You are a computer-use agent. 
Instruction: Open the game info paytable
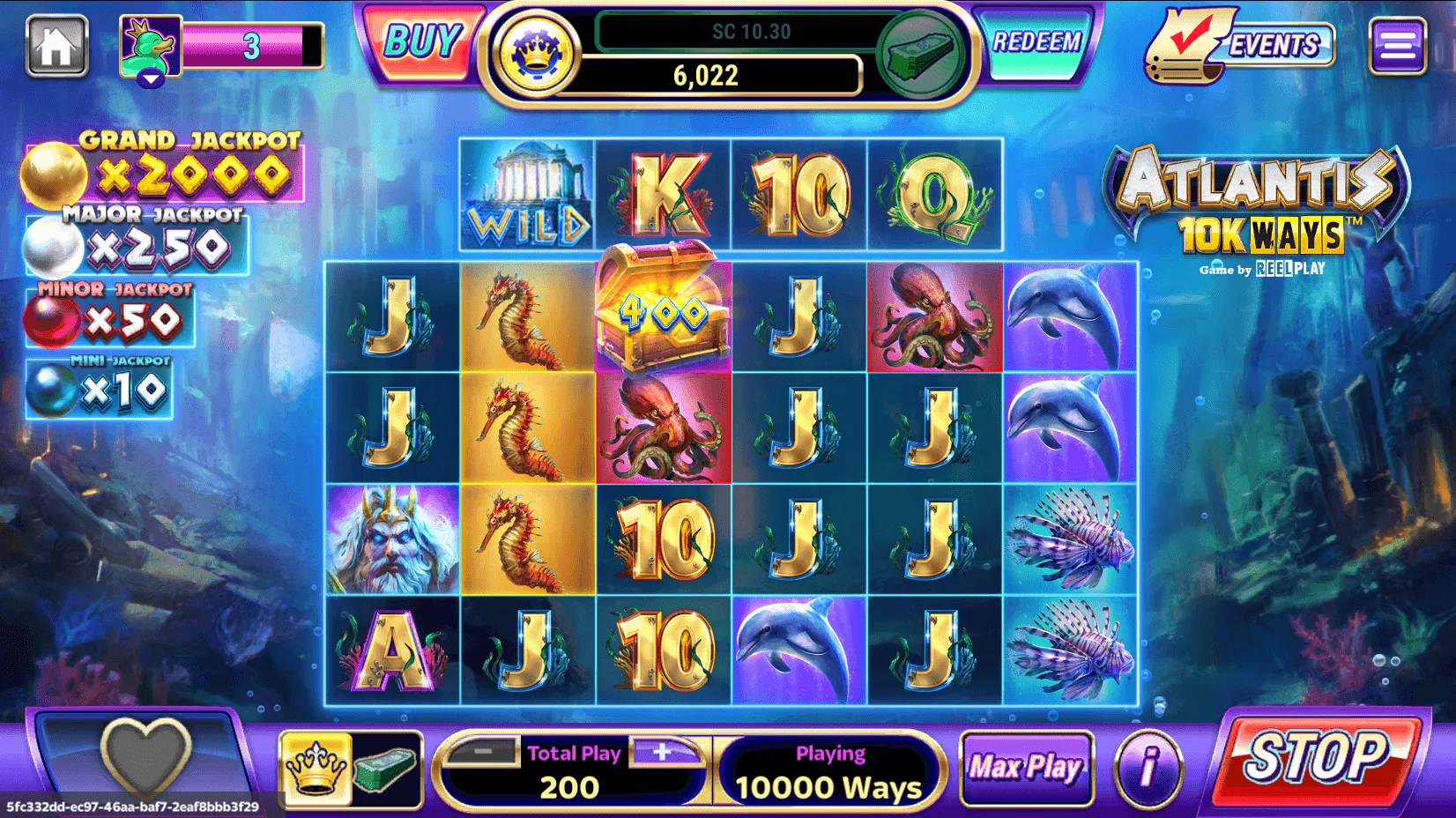1148,768
